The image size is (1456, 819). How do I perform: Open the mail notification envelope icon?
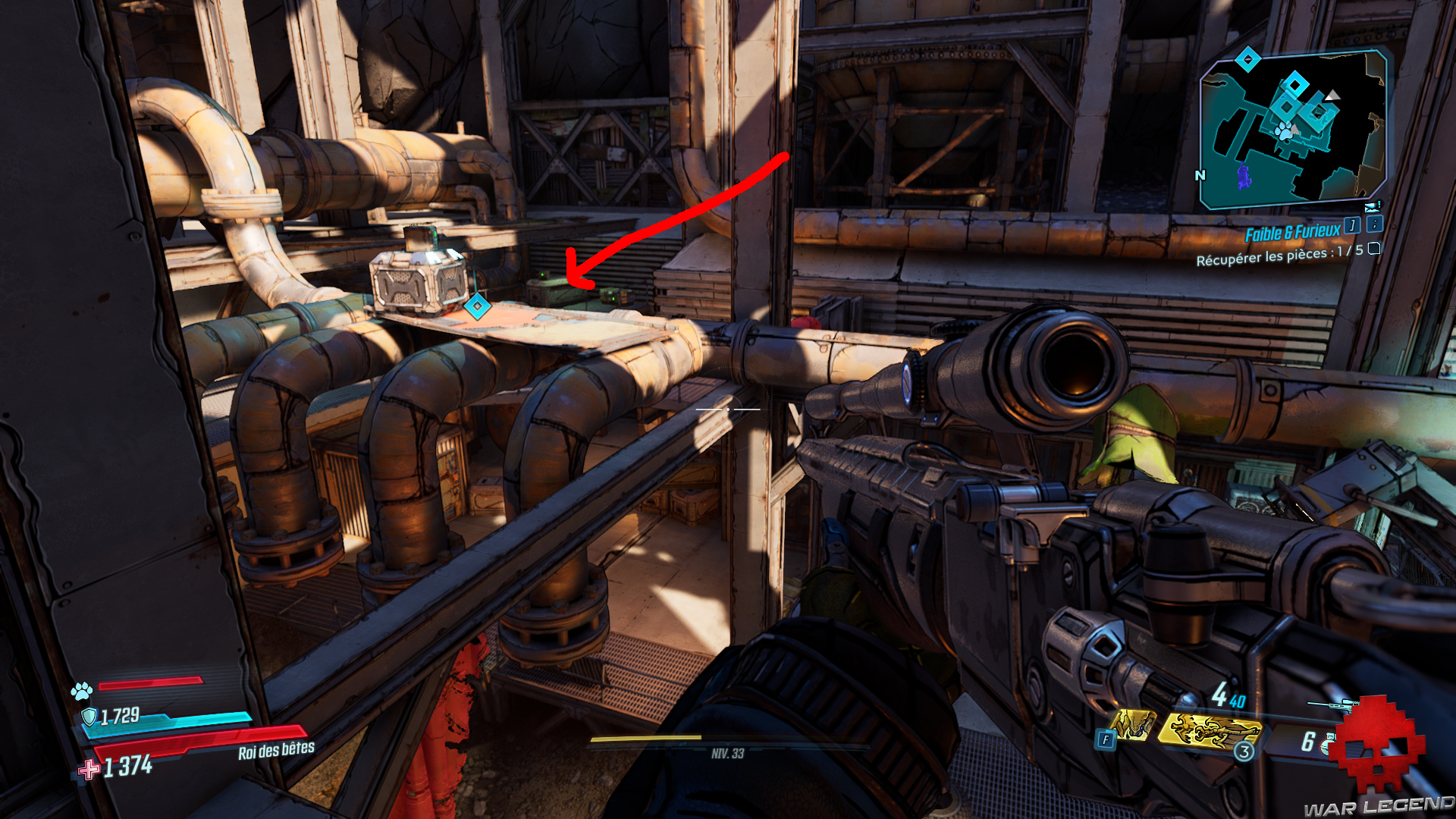tap(1372, 208)
